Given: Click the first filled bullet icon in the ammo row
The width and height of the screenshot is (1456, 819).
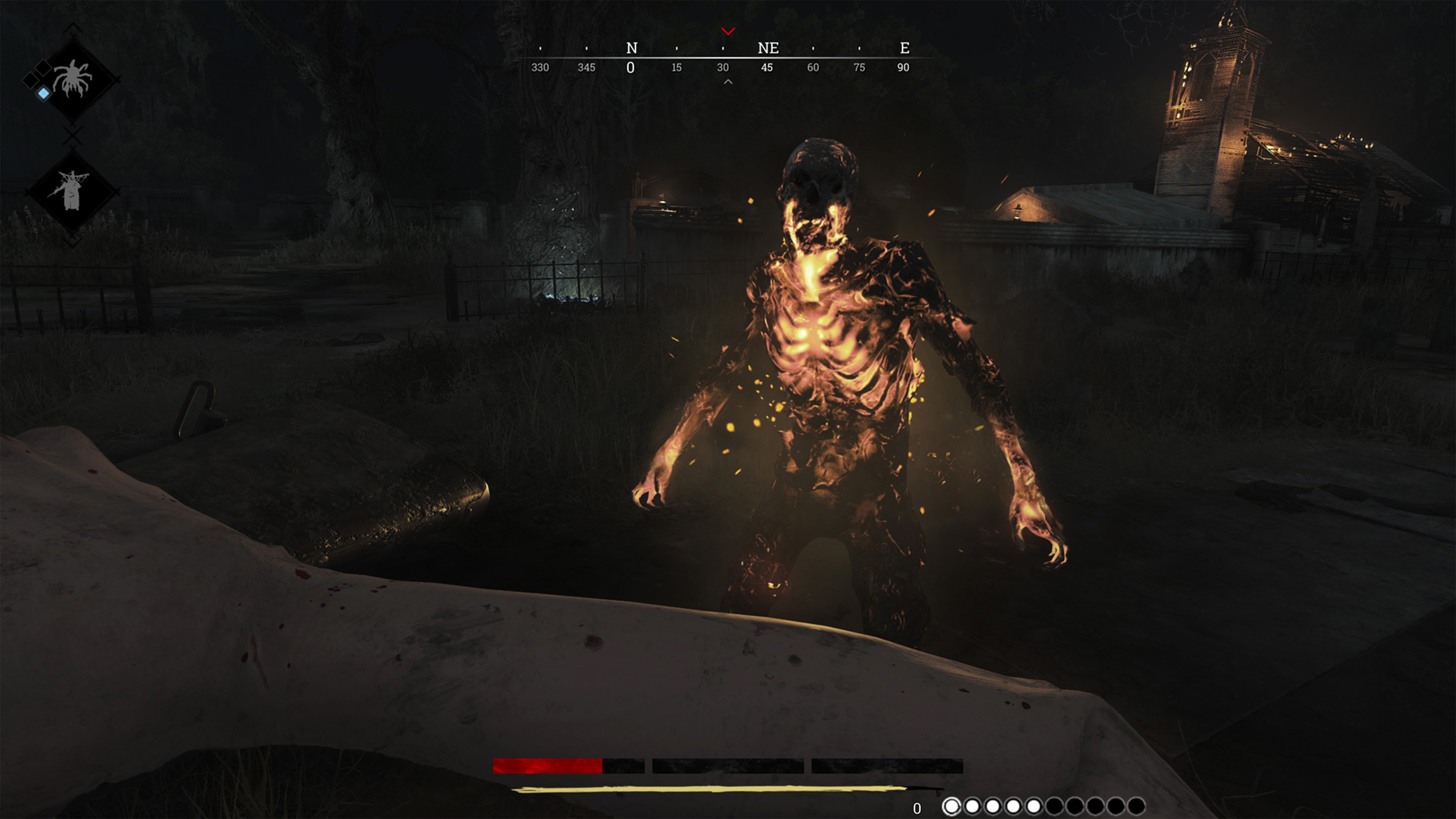Looking at the screenshot, I should coord(952,806).
